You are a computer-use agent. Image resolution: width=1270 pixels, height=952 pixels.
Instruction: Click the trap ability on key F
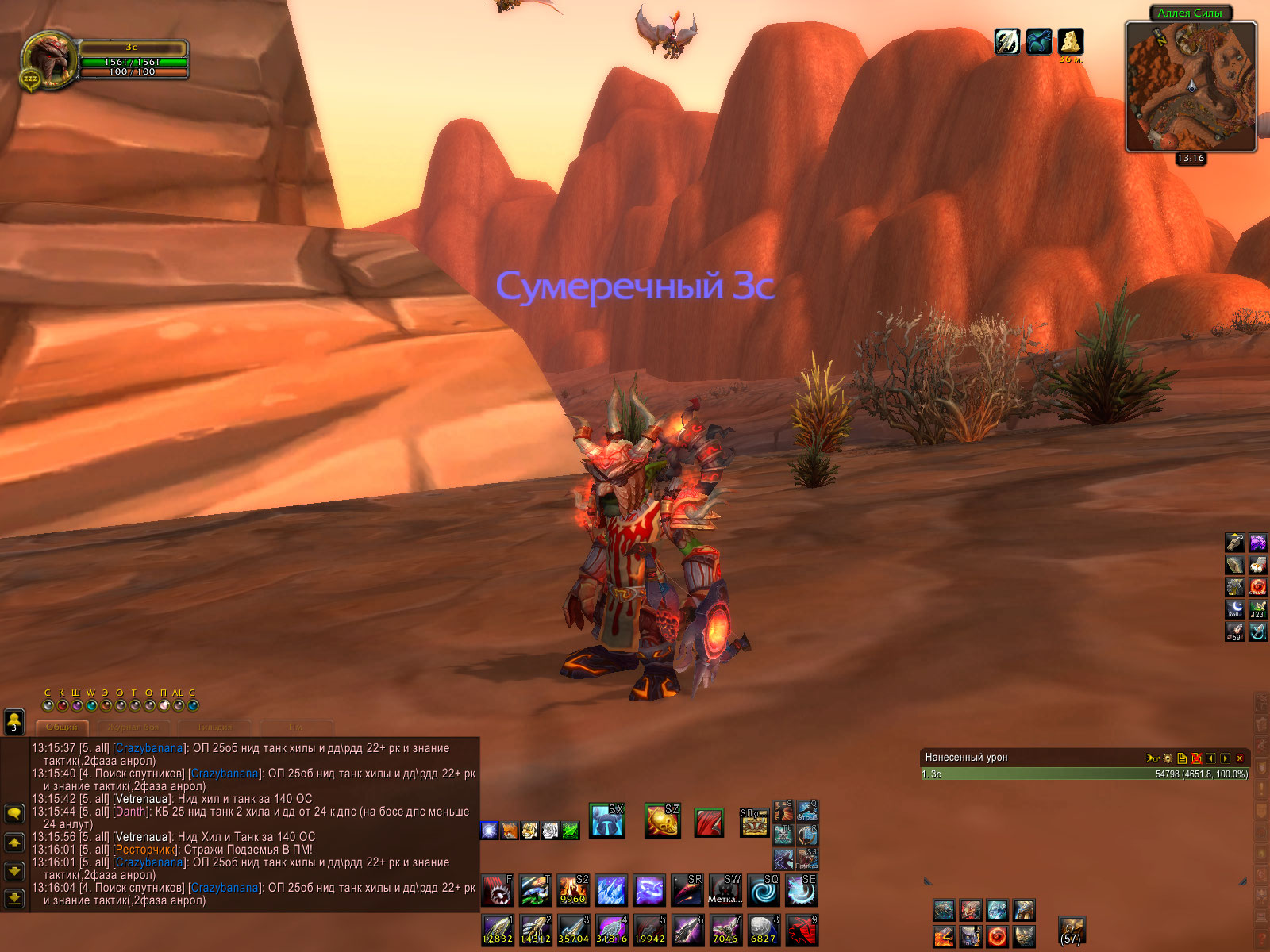coord(498,891)
